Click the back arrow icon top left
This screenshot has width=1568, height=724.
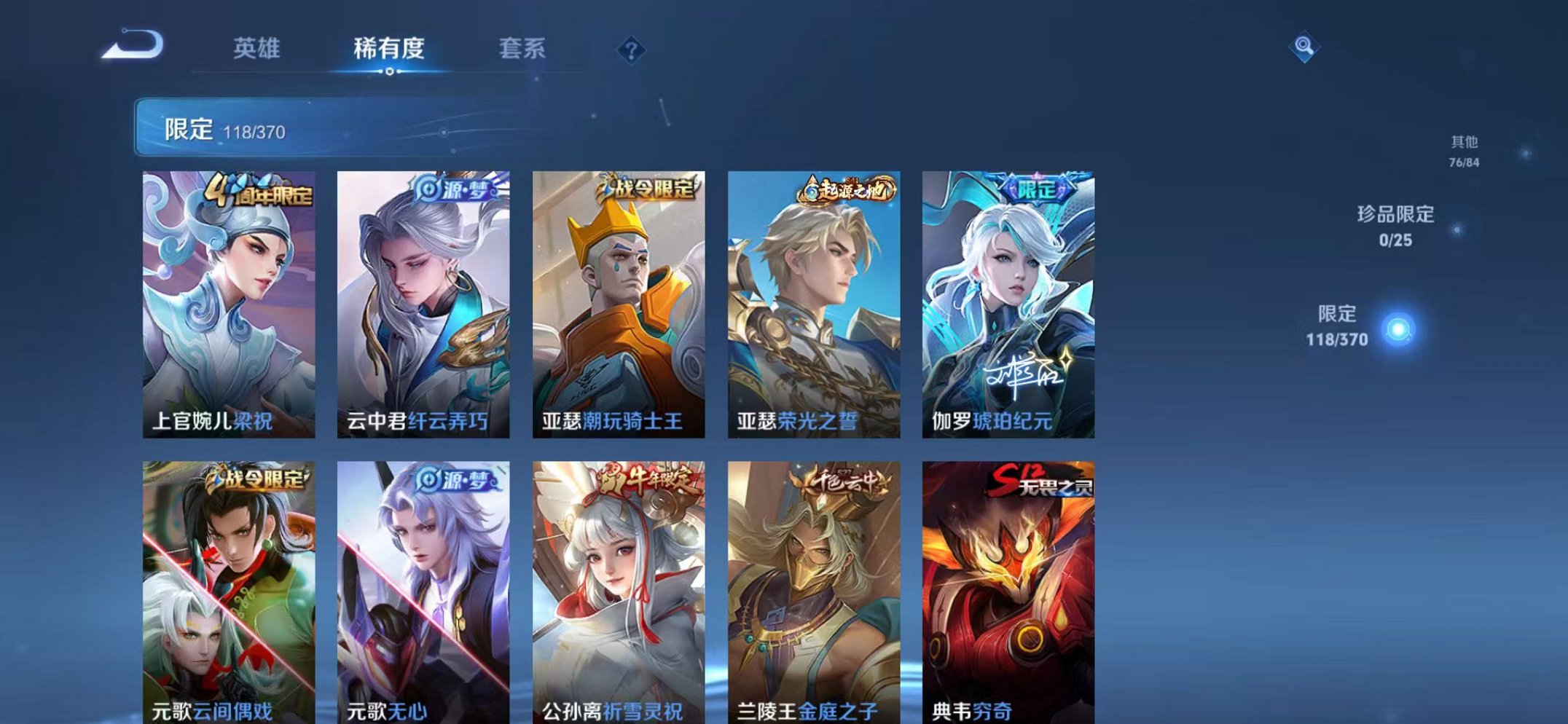pos(131,45)
